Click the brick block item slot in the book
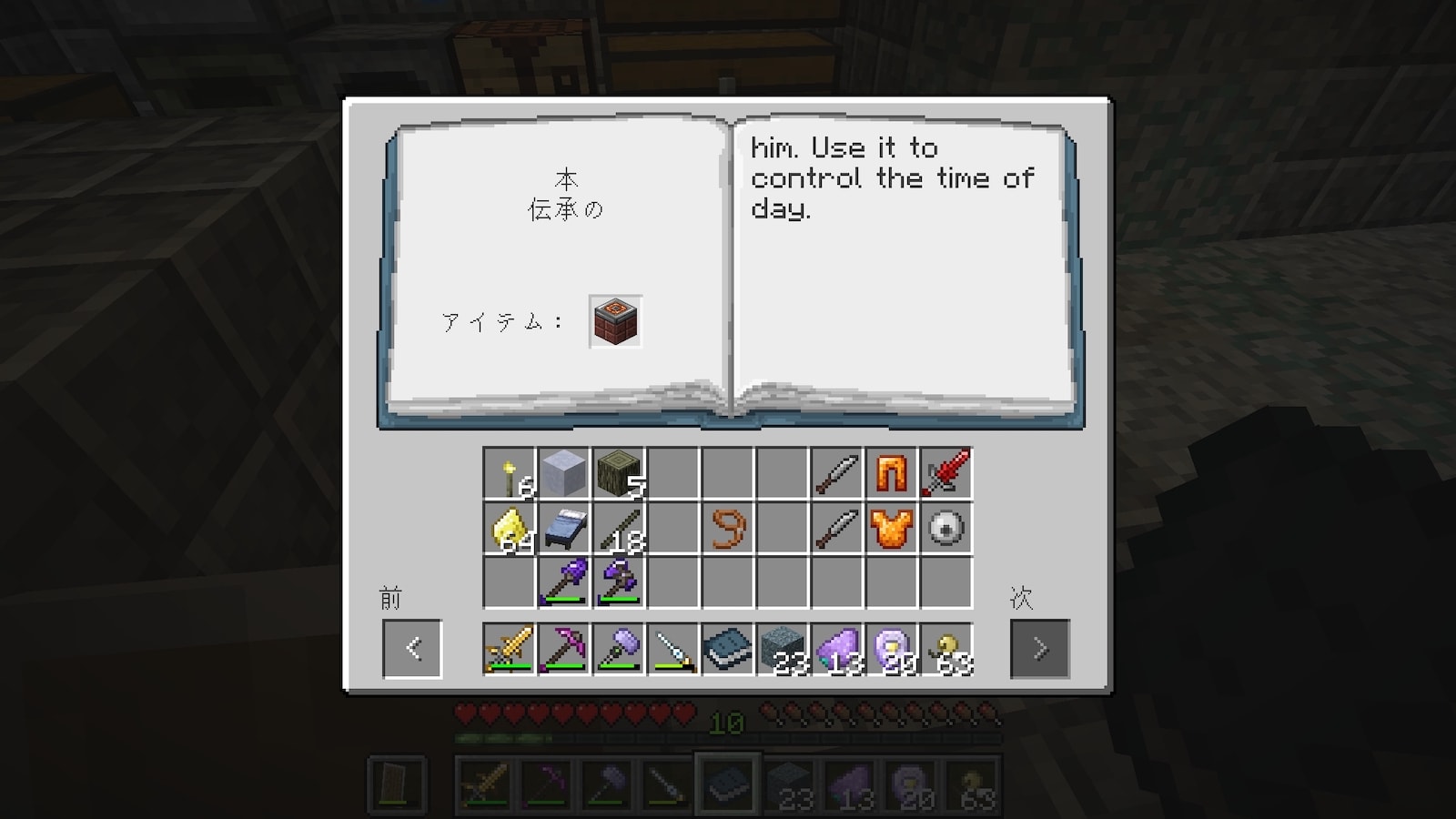The height and width of the screenshot is (819, 1456). (x=616, y=321)
